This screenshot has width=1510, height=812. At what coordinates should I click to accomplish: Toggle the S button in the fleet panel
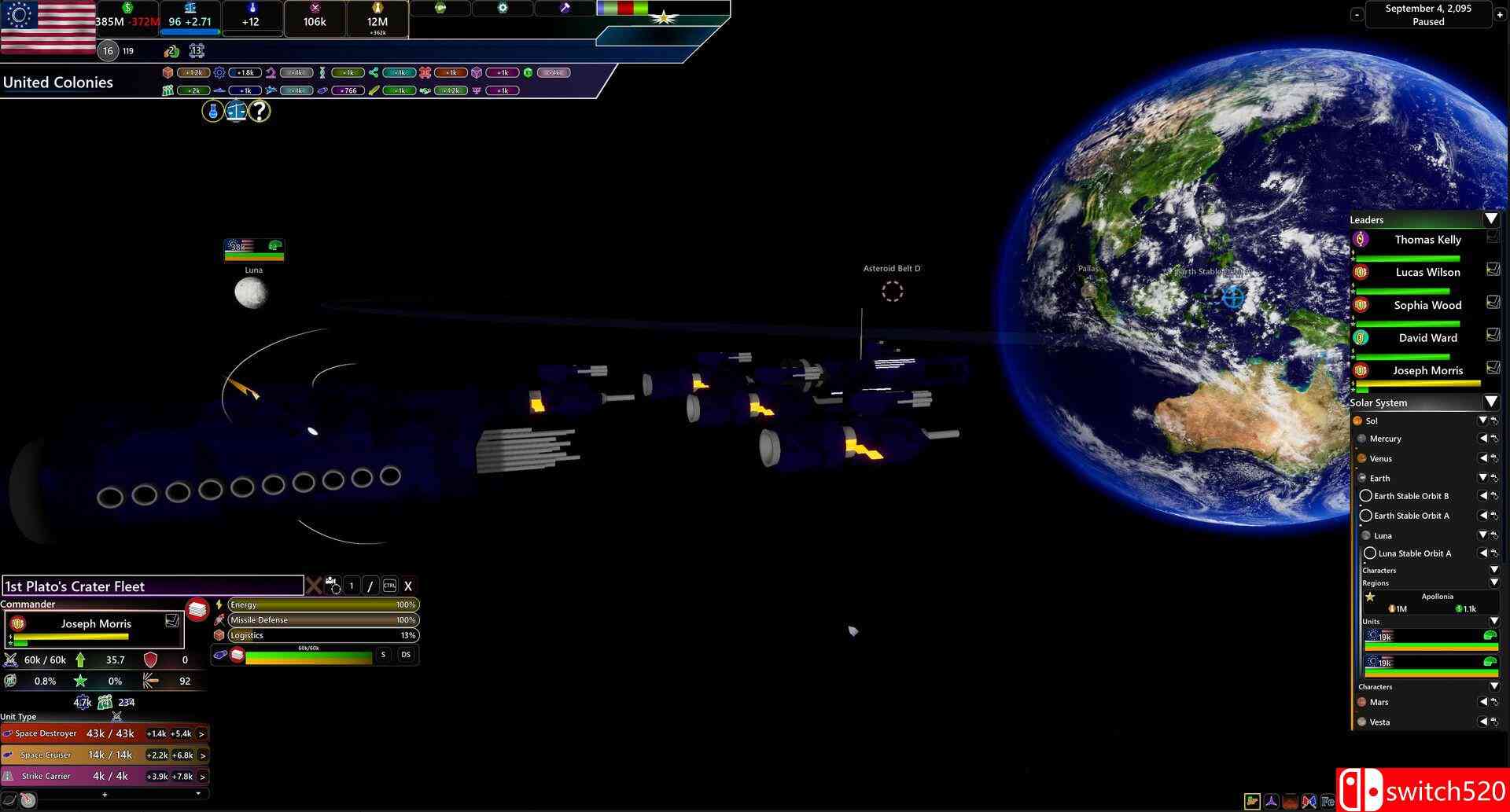point(383,654)
